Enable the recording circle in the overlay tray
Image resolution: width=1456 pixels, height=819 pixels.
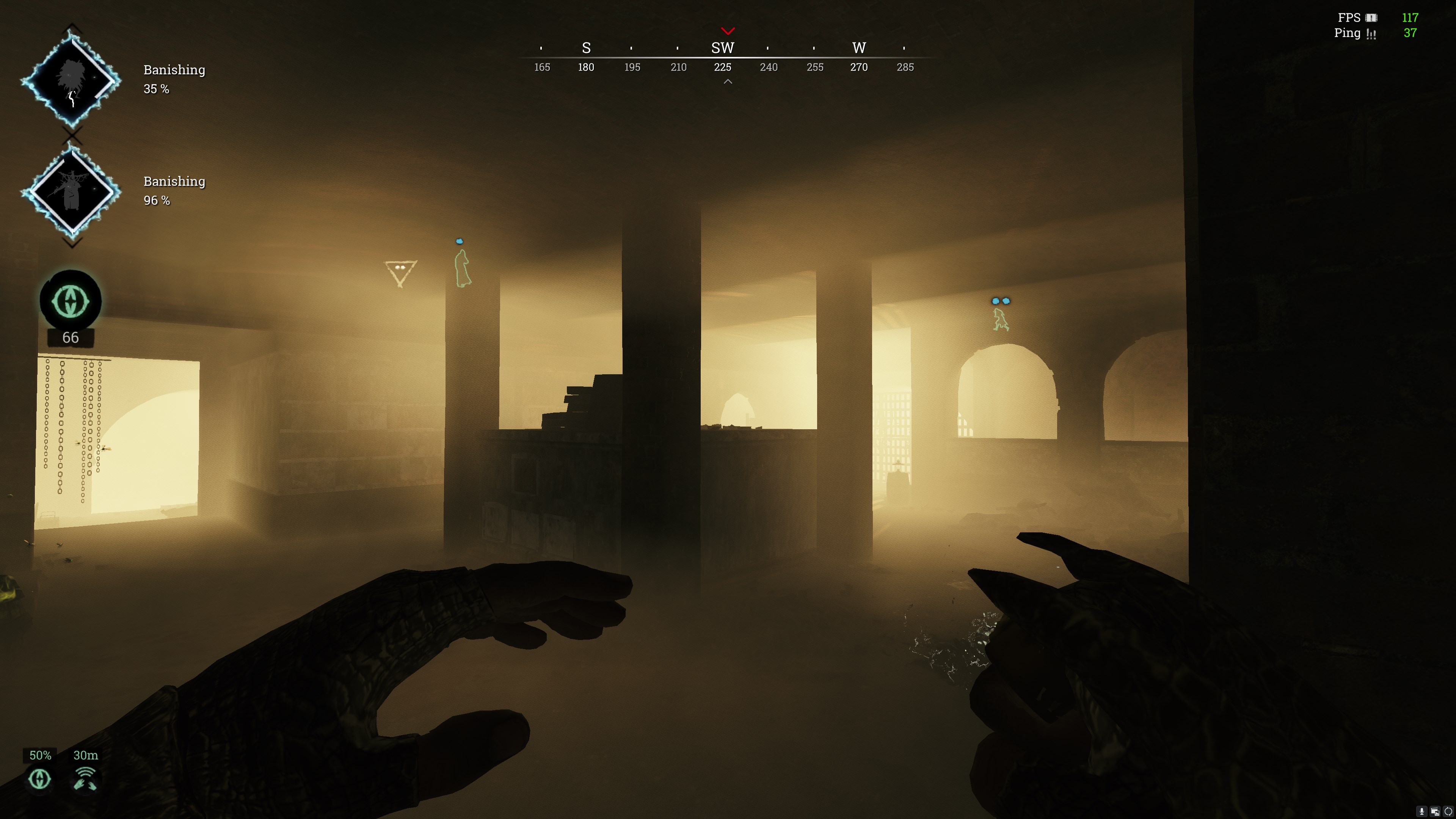[x=1448, y=812]
